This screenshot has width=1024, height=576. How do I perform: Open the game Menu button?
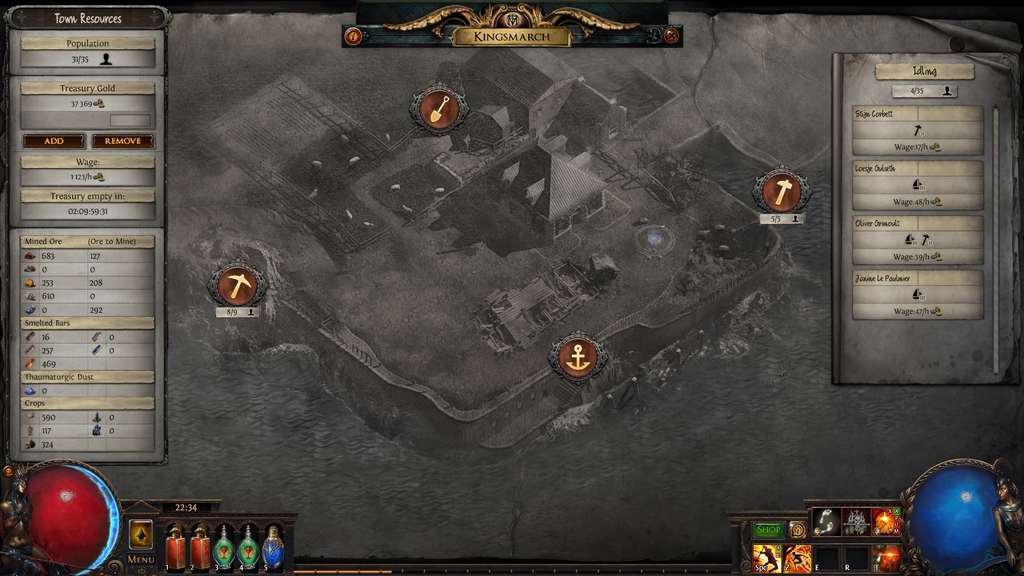click(x=141, y=559)
